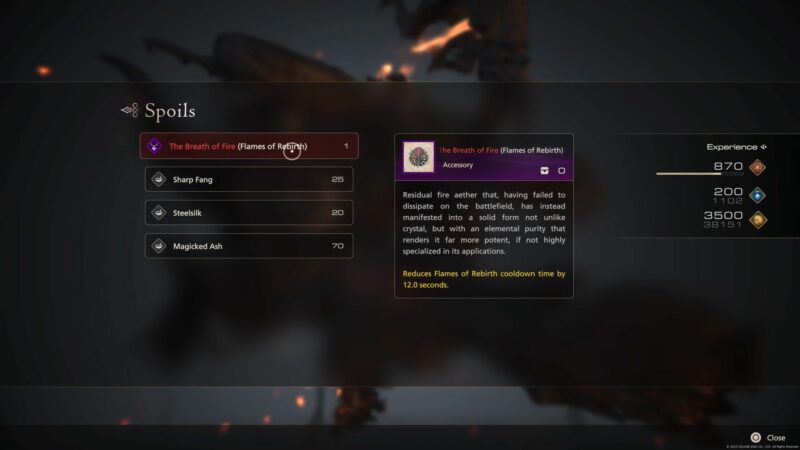
Task: Click the Breath of Fire accessory thumbnail
Action: click(x=418, y=157)
